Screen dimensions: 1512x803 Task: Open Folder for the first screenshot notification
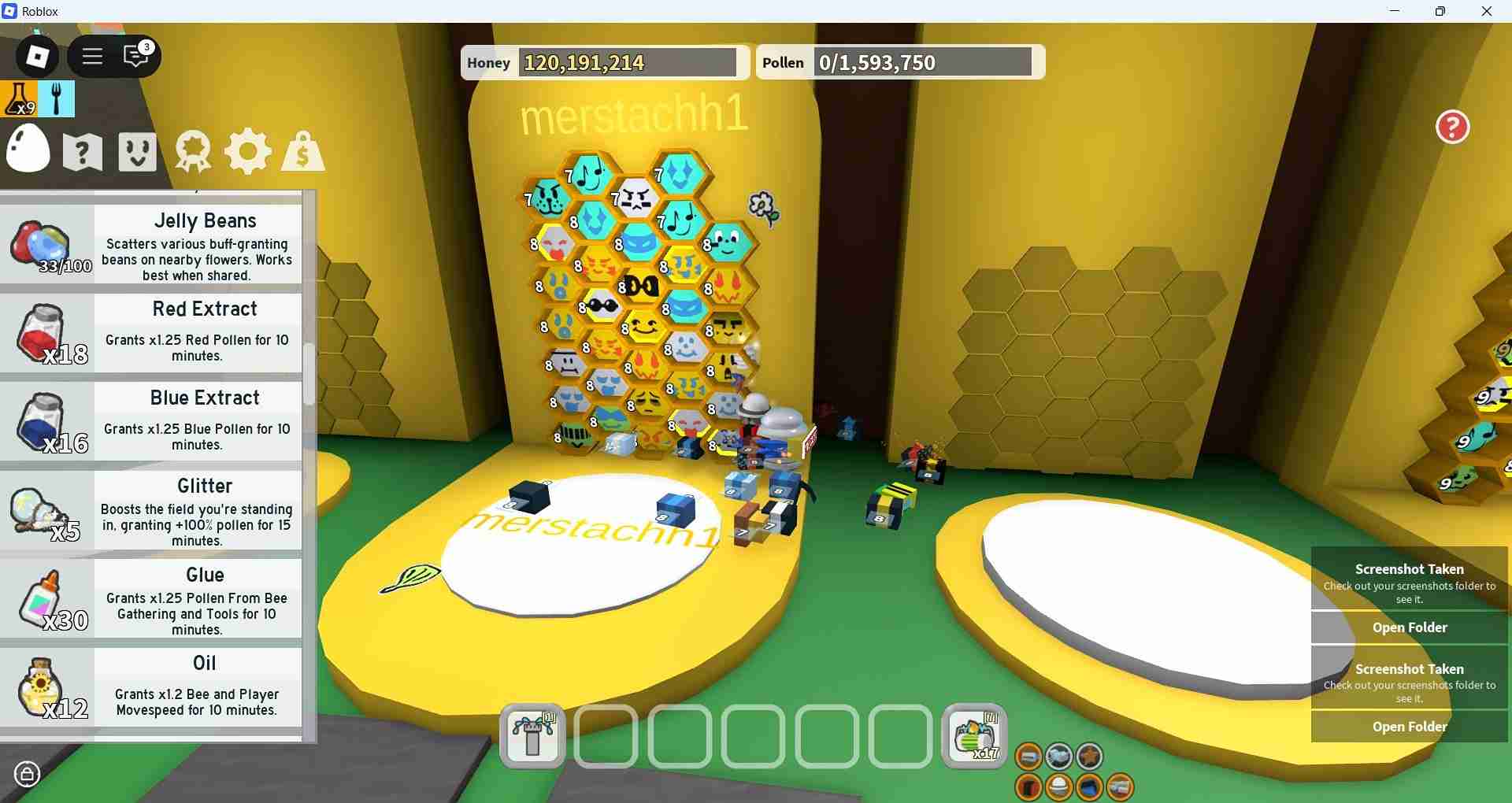coord(1409,627)
